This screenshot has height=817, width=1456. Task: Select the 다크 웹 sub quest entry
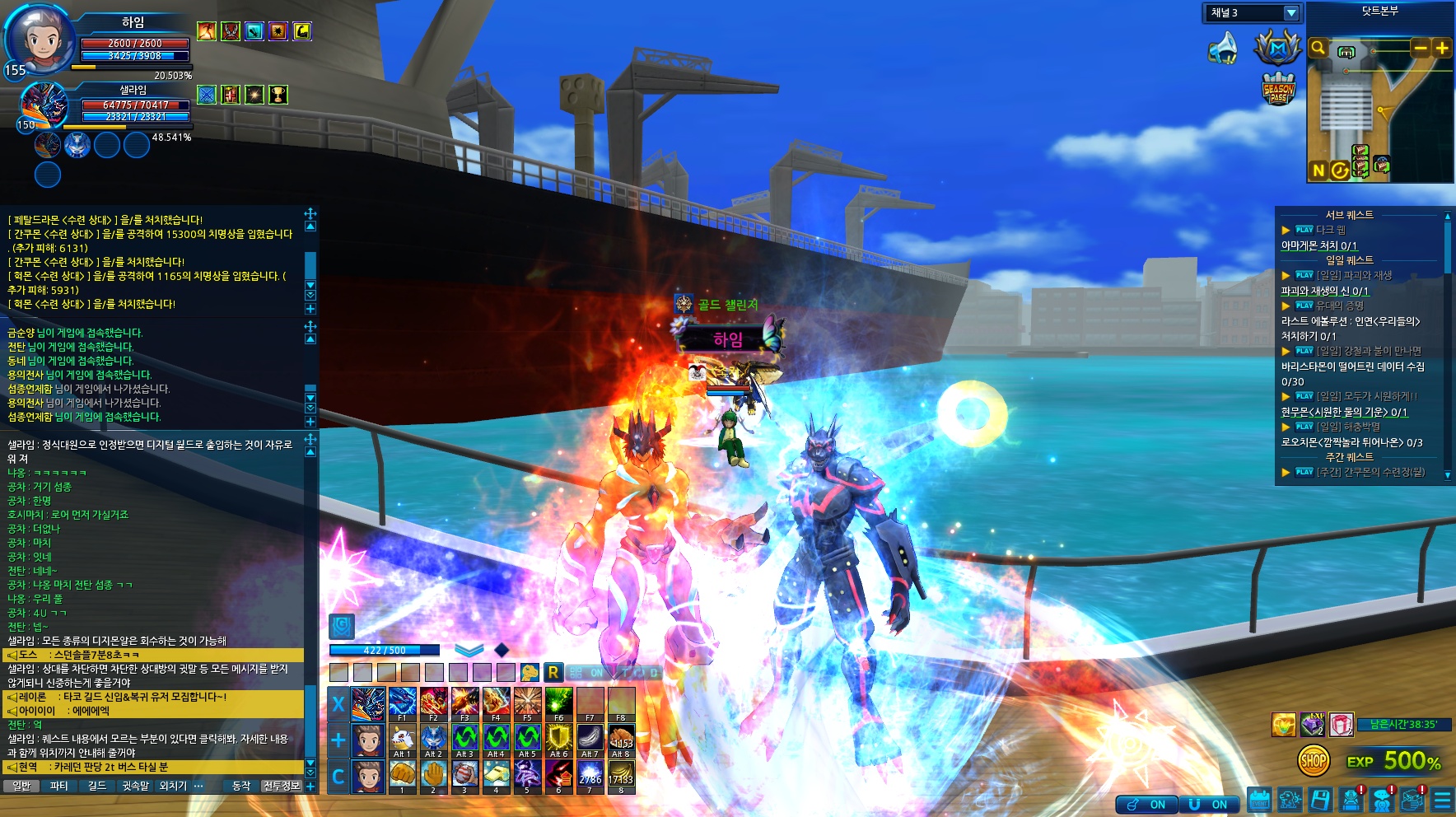point(1330,230)
